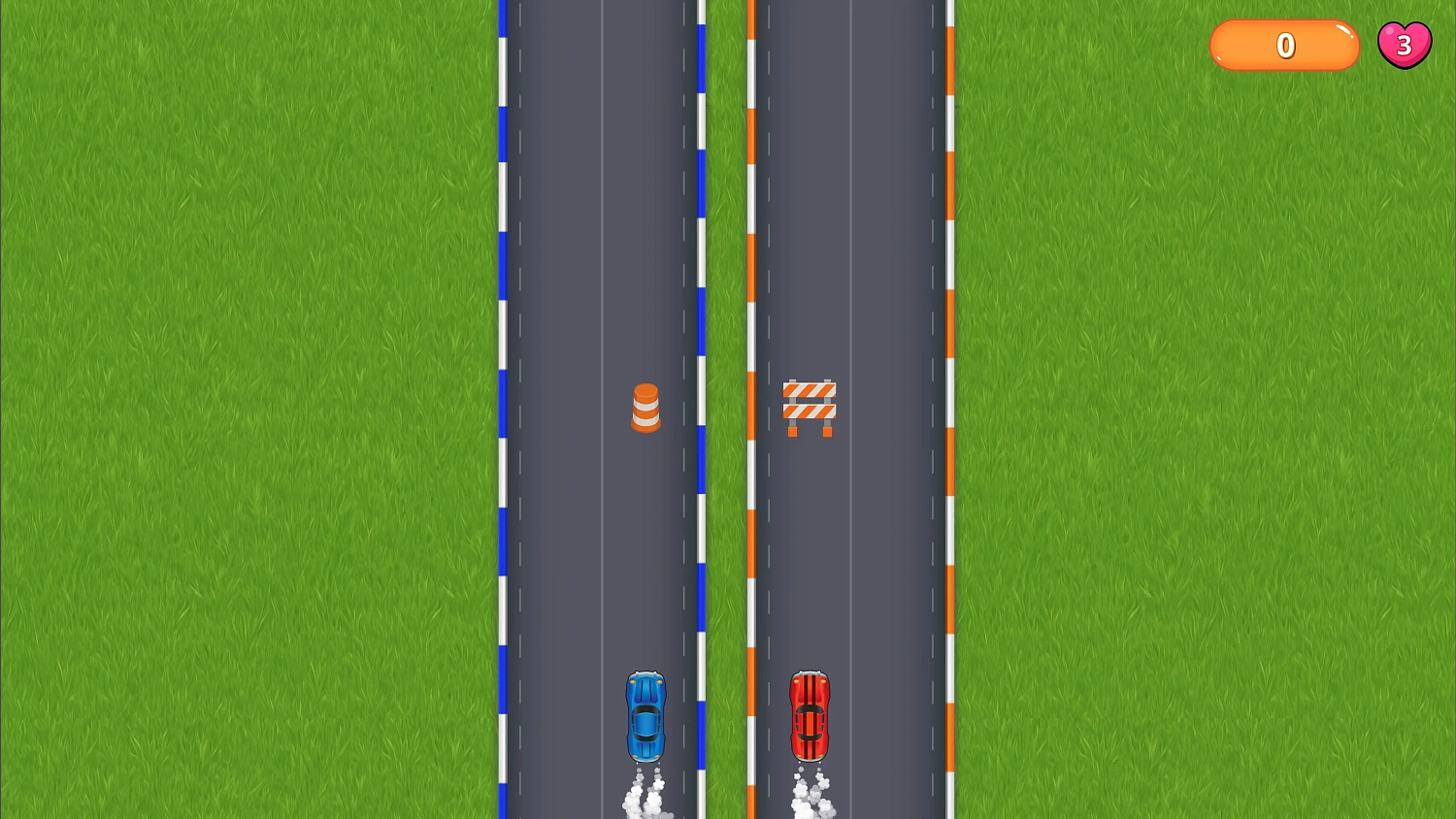Click the orange traffic cone obstacle

click(x=646, y=408)
